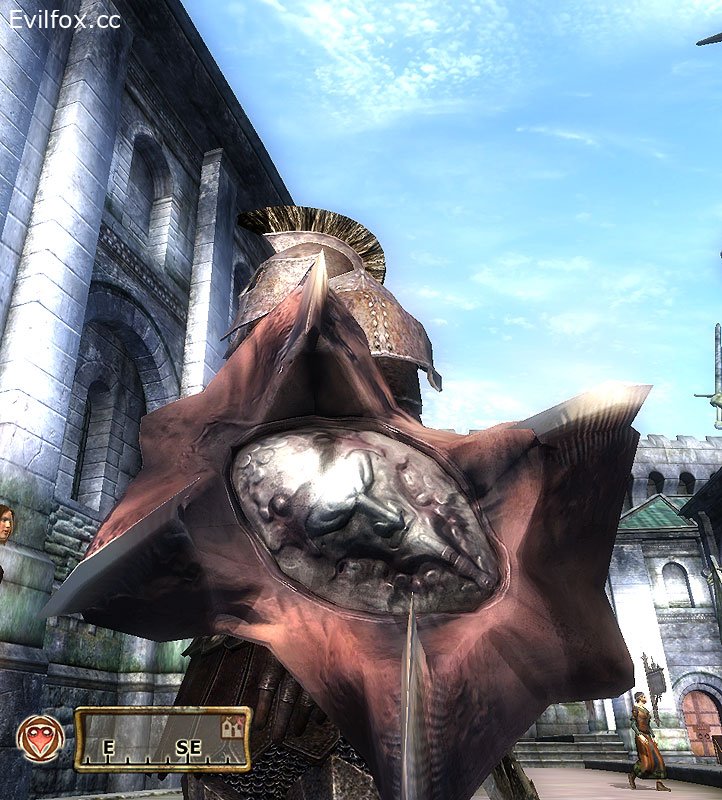Image resolution: width=722 pixels, height=800 pixels.
Task: Click the red heart spell icon
Action: [40, 739]
